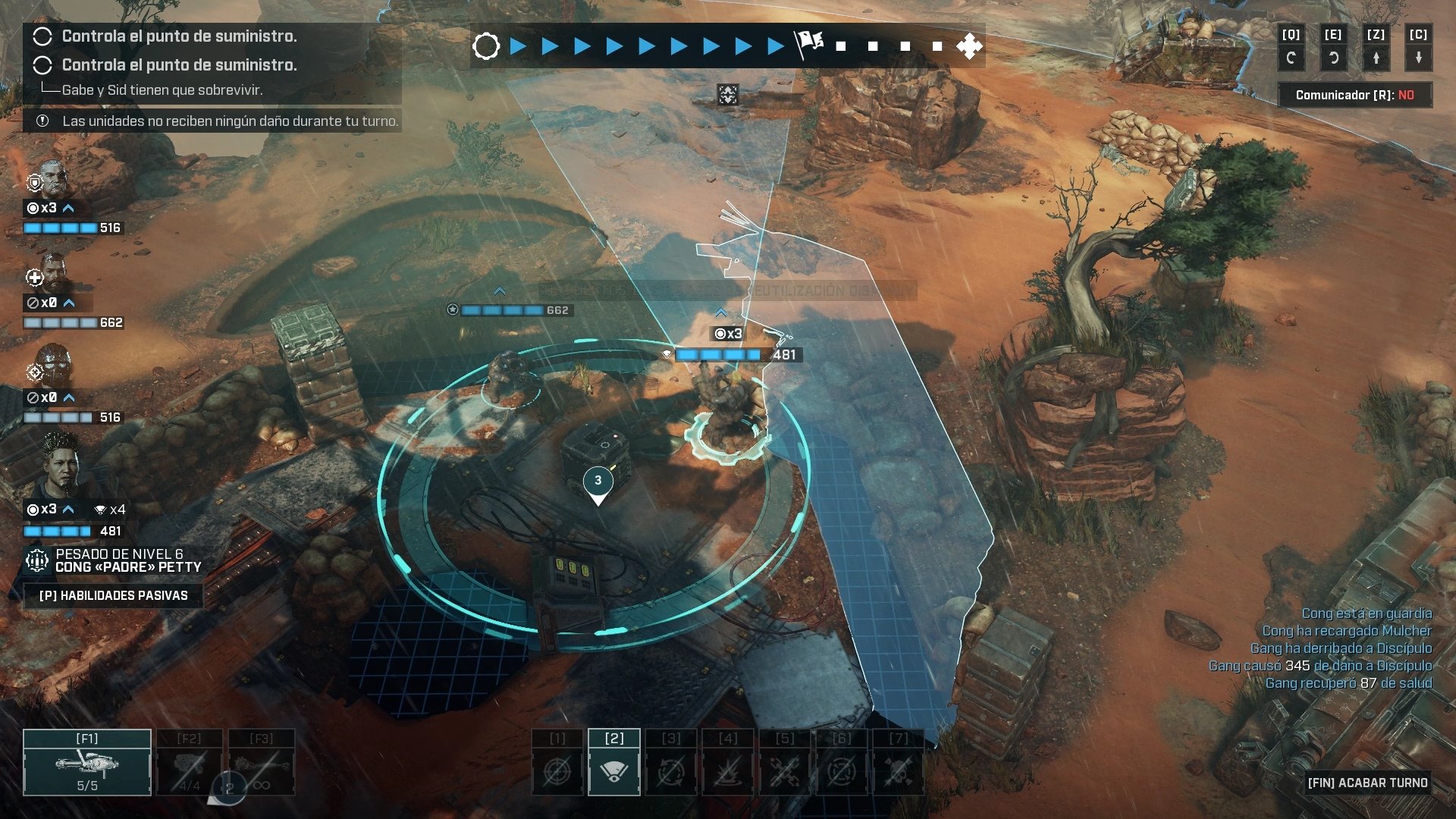Zoom the camera in using the [Z] arrow icon
Viewport: 1456px width, 819px height.
coord(1376,56)
